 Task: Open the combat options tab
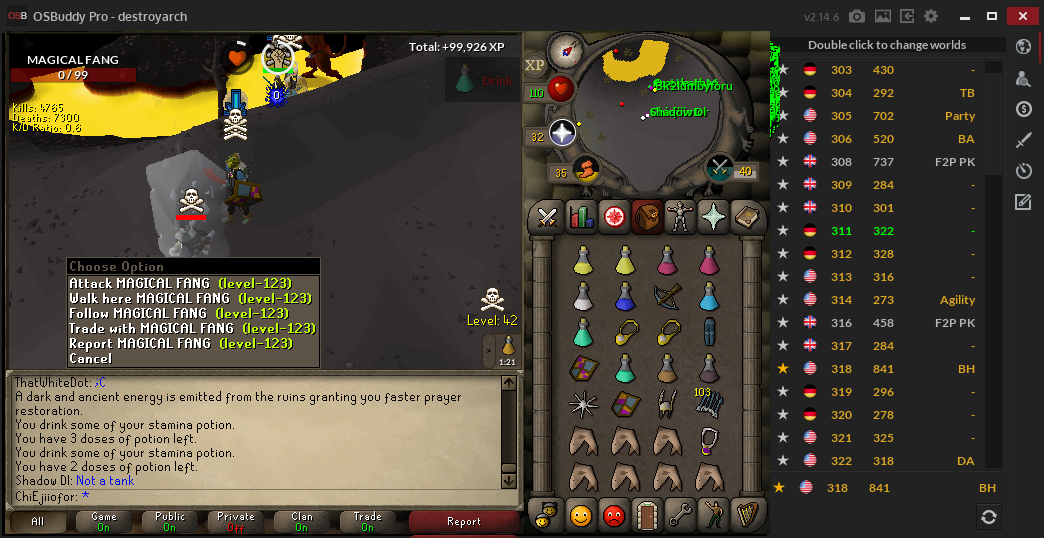(x=548, y=215)
